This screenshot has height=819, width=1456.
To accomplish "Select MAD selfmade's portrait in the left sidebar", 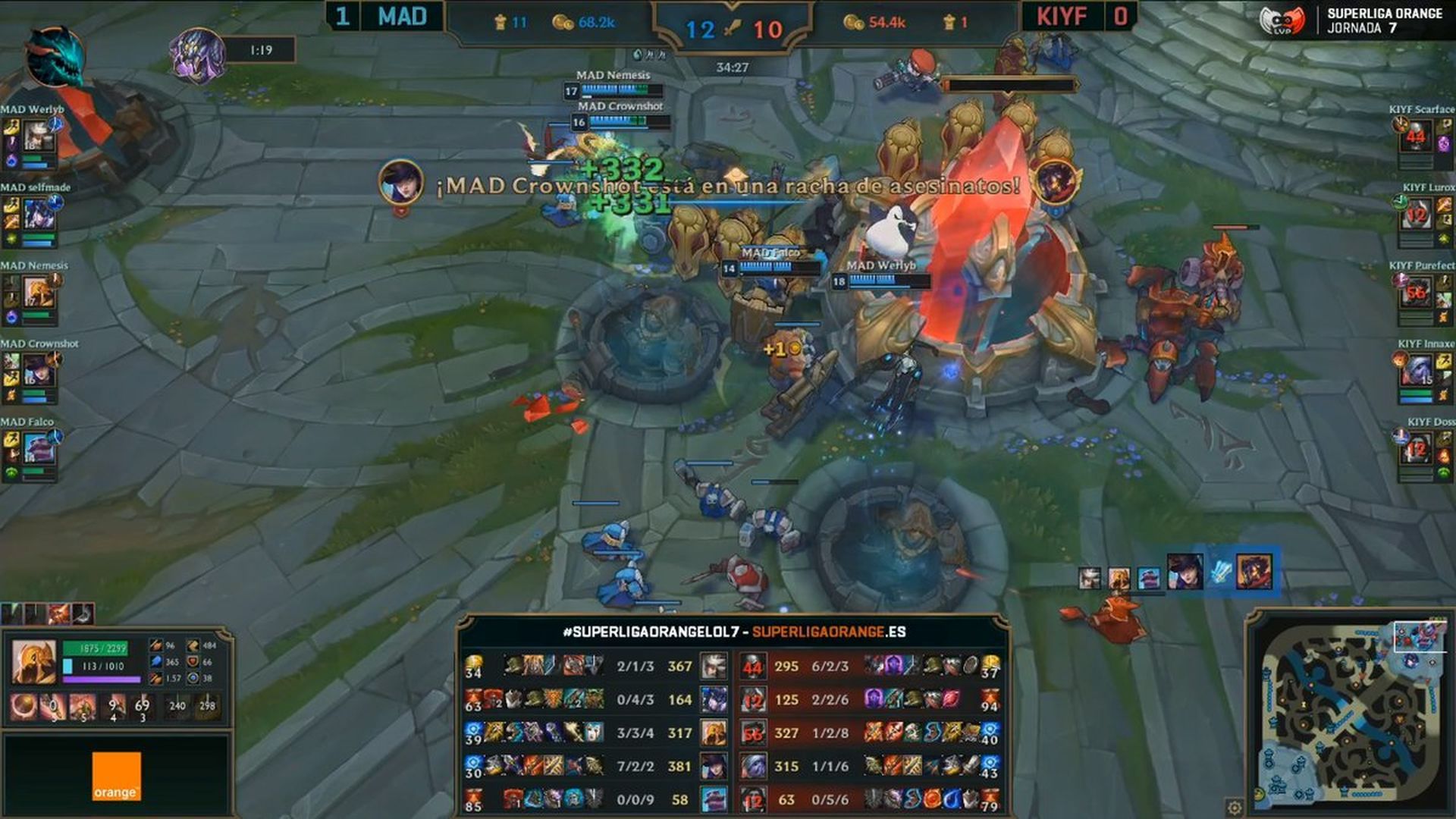I will click(x=38, y=215).
